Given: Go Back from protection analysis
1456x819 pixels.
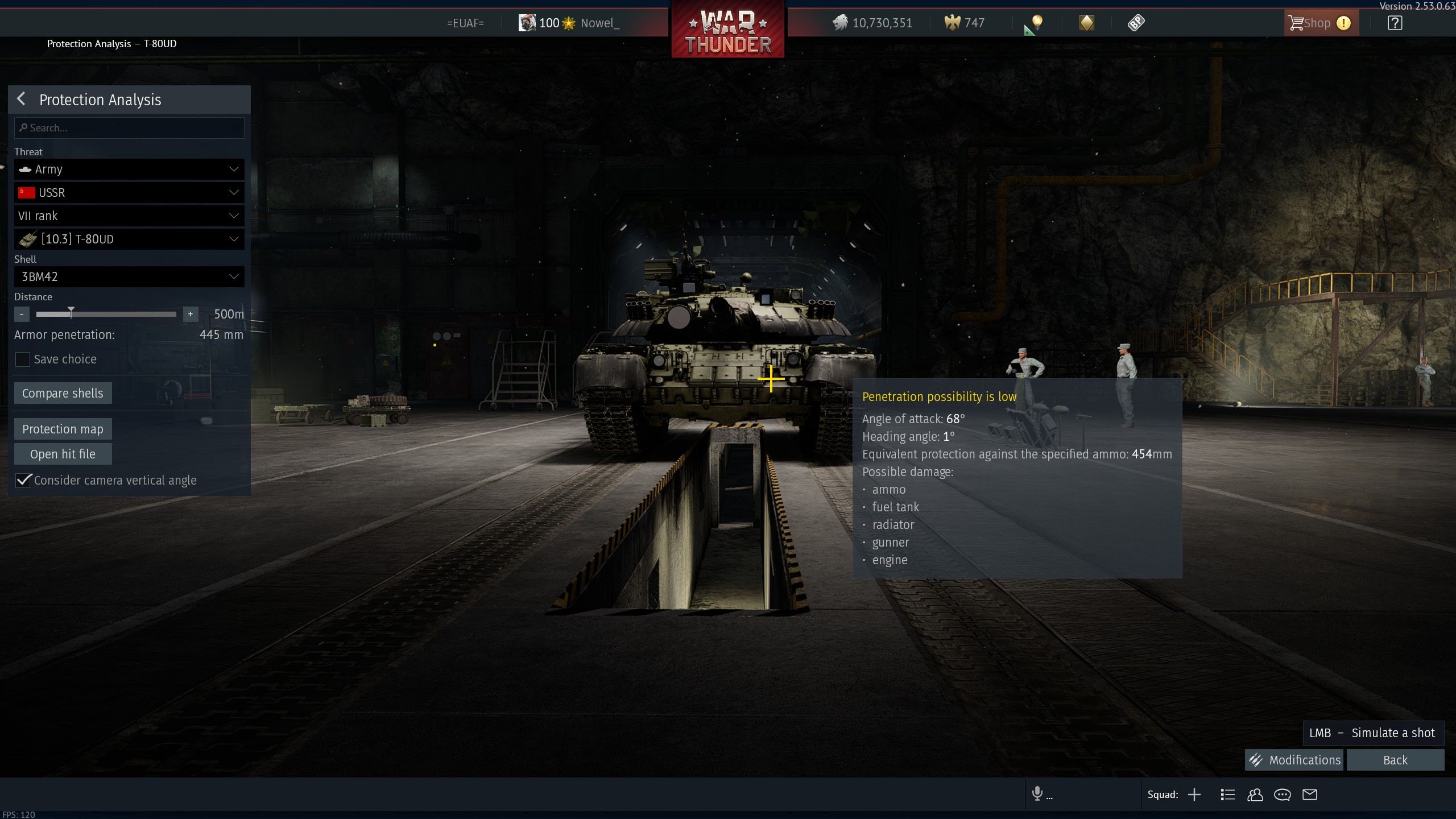Looking at the screenshot, I should click(x=1395, y=760).
